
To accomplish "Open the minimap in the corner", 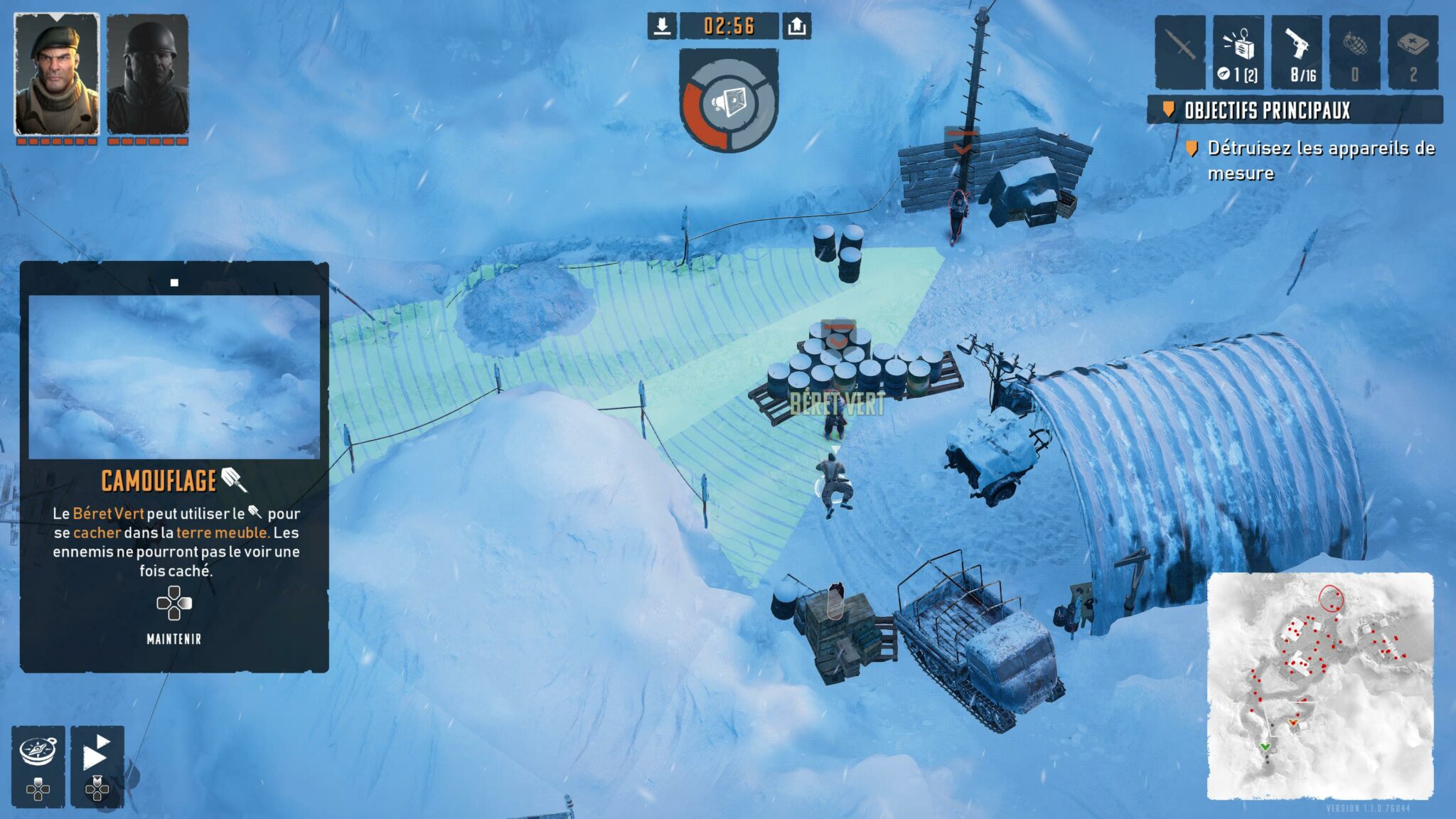I will point(1320,686).
